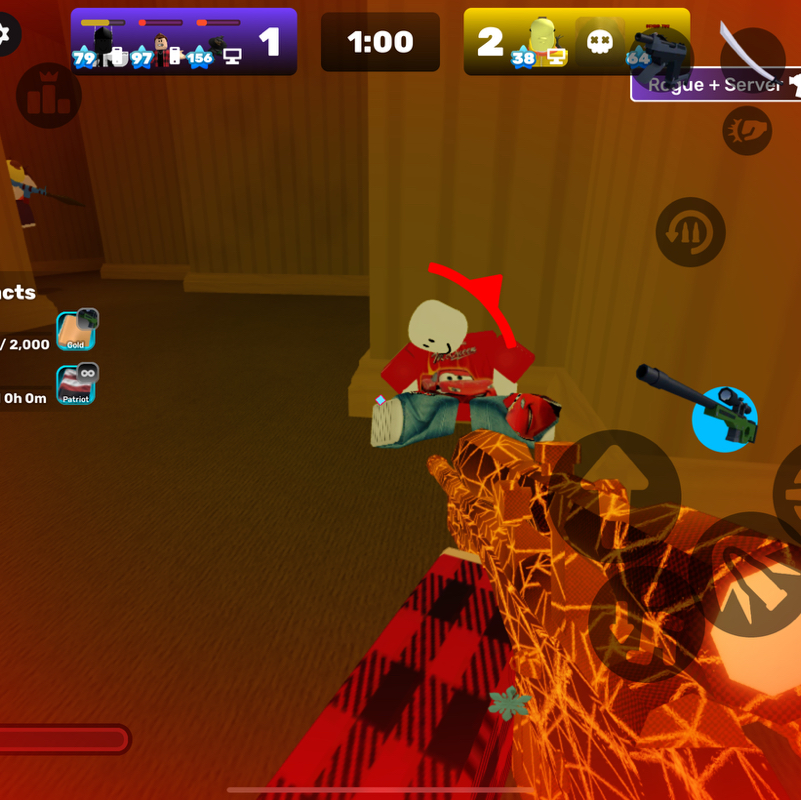Screen dimensions: 801x800
Task: Tap the fist punch ability button
Action: click(747, 130)
